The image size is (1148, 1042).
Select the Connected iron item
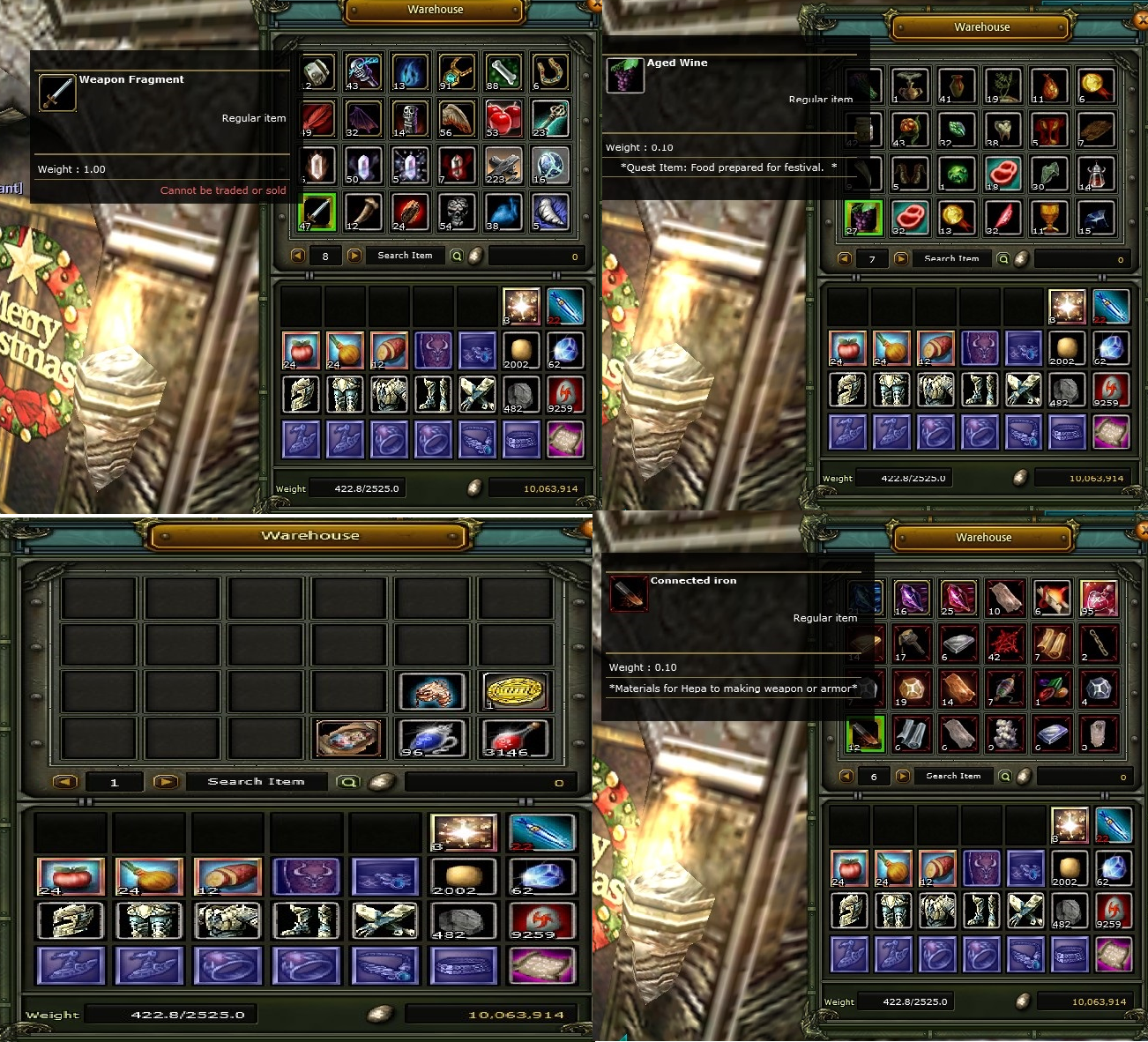864,734
